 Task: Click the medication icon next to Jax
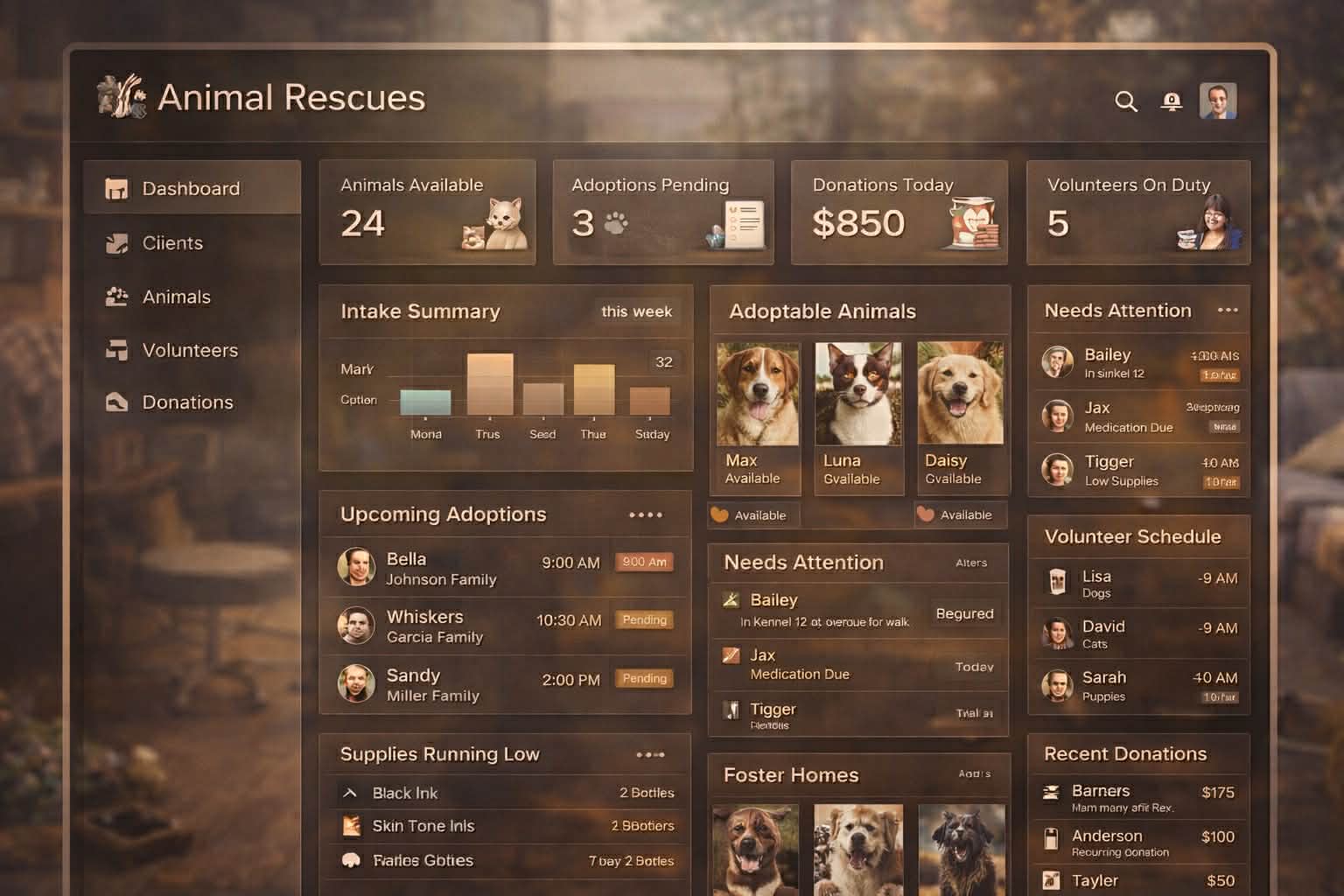(732, 654)
